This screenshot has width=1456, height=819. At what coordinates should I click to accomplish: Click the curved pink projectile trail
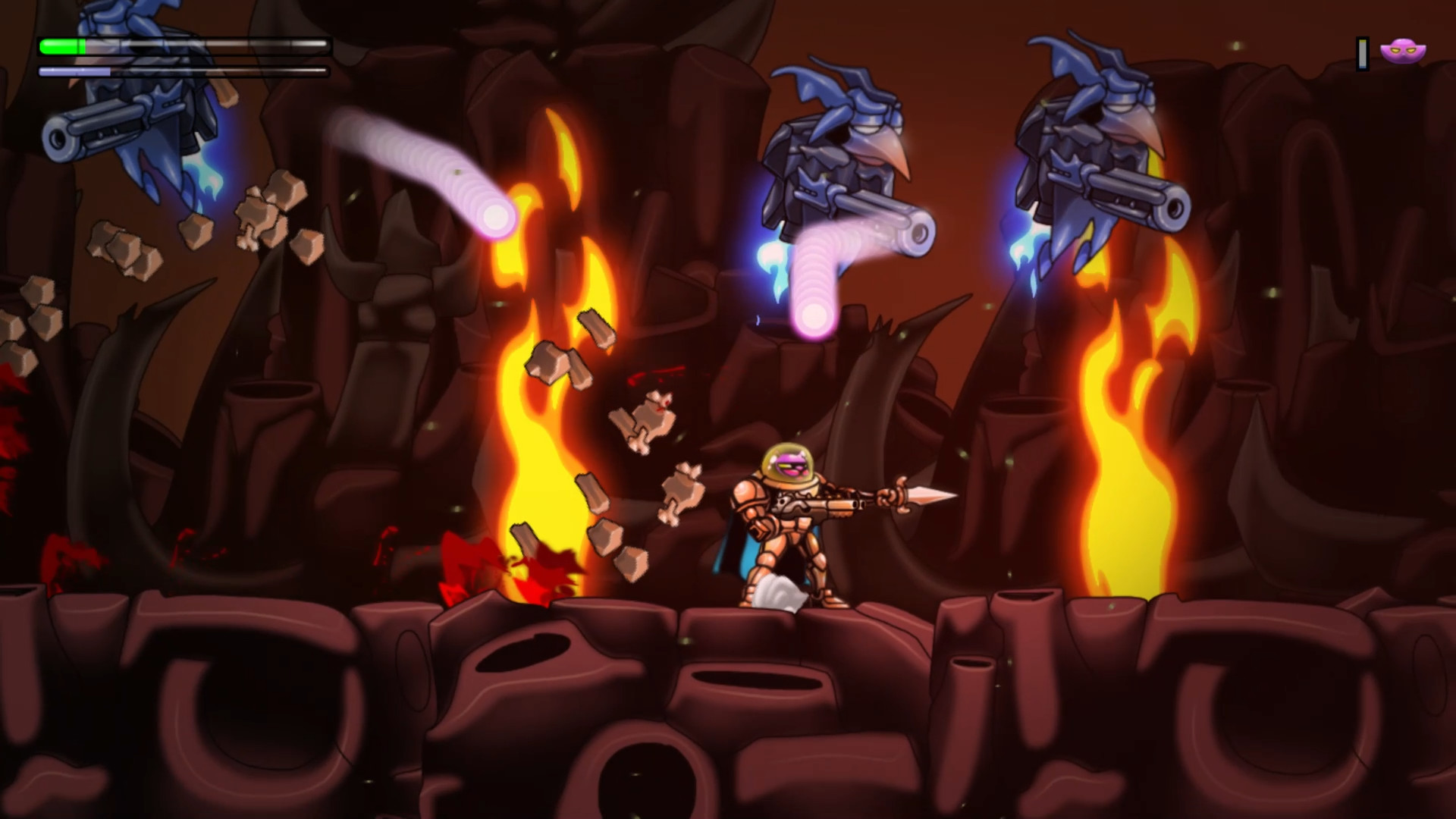pyautogui.click(x=425, y=167)
